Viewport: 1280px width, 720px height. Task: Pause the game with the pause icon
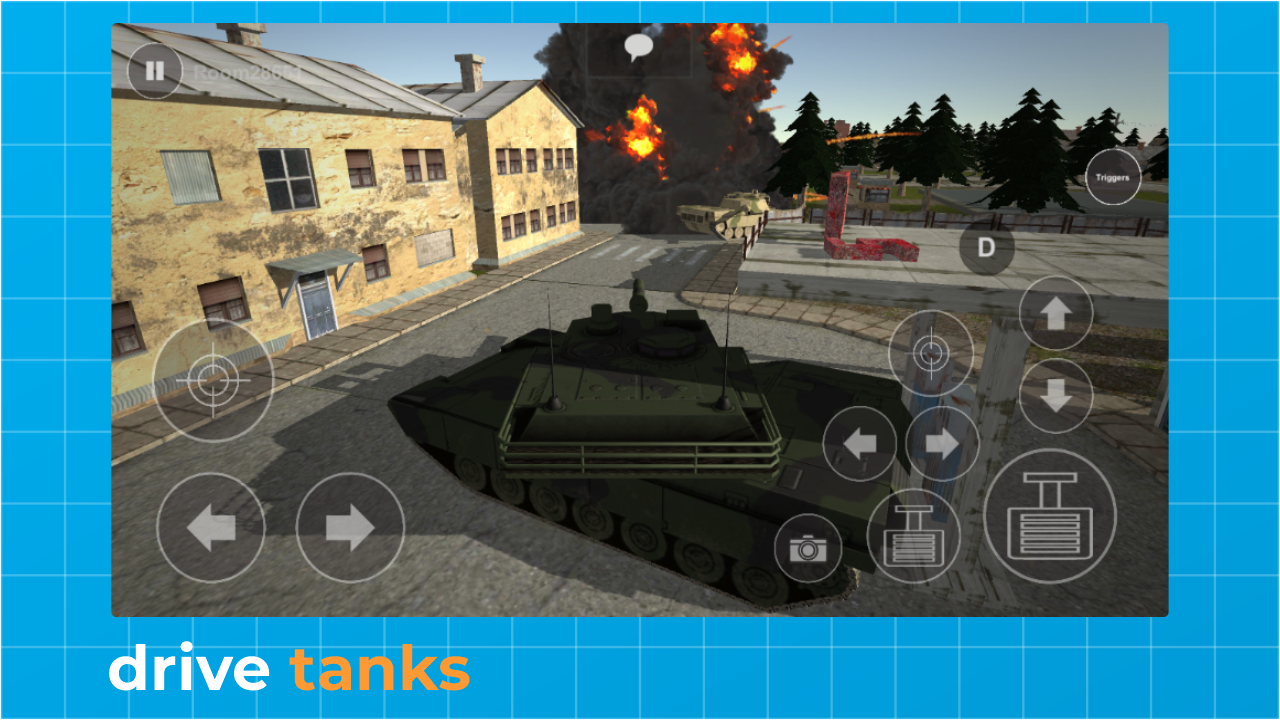point(157,71)
